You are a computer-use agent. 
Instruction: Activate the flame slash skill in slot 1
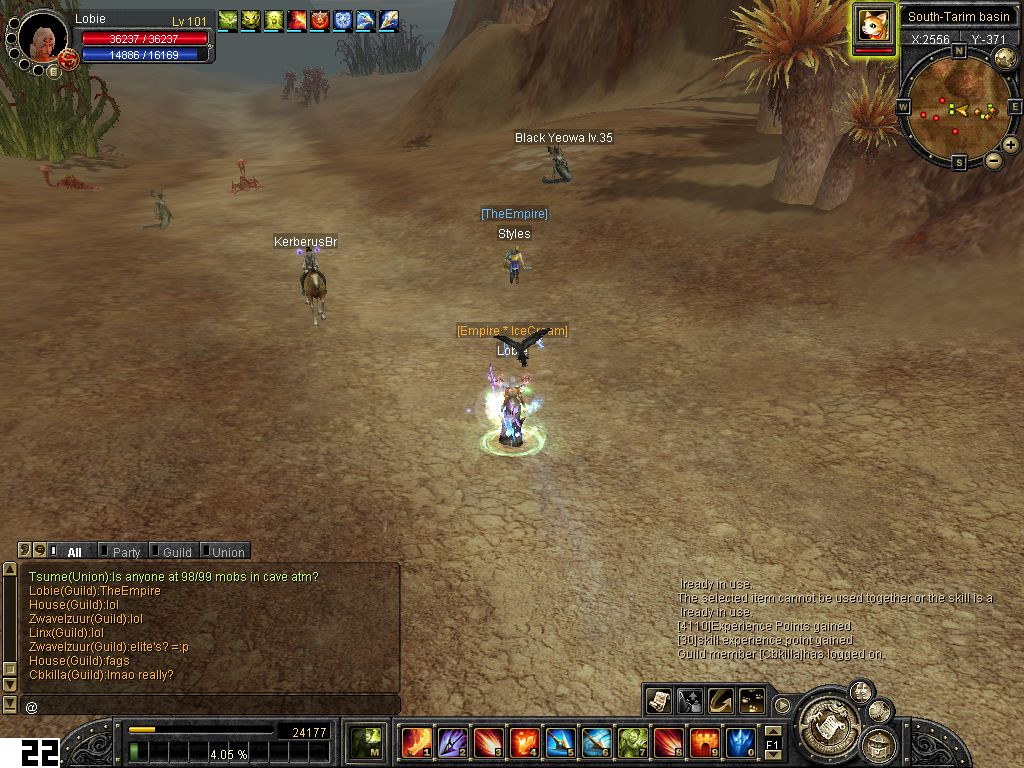pyautogui.click(x=416, y=743)
